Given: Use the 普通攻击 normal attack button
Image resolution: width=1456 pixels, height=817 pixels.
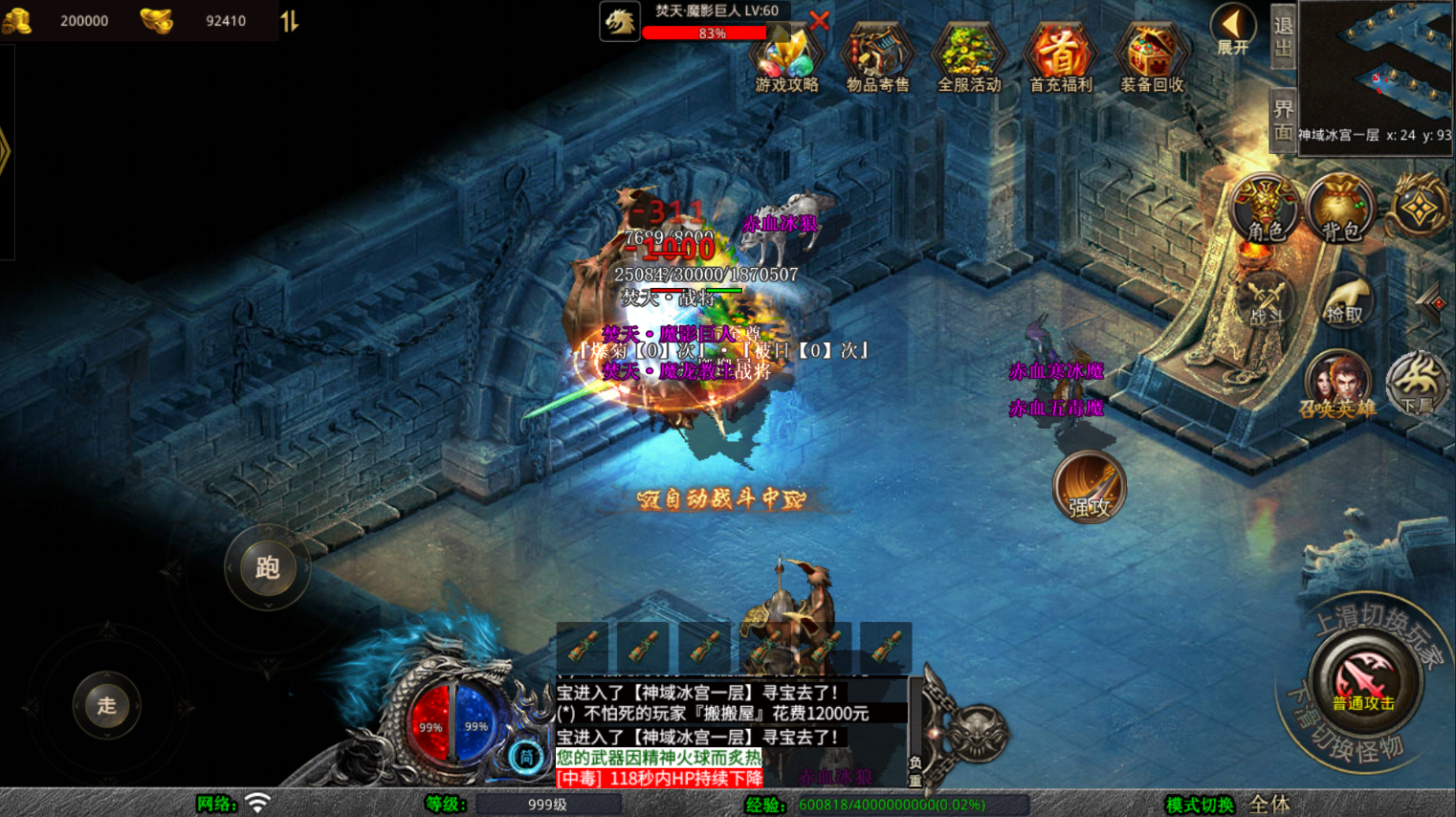Looking at the screenshot, I should point(1363,681).
